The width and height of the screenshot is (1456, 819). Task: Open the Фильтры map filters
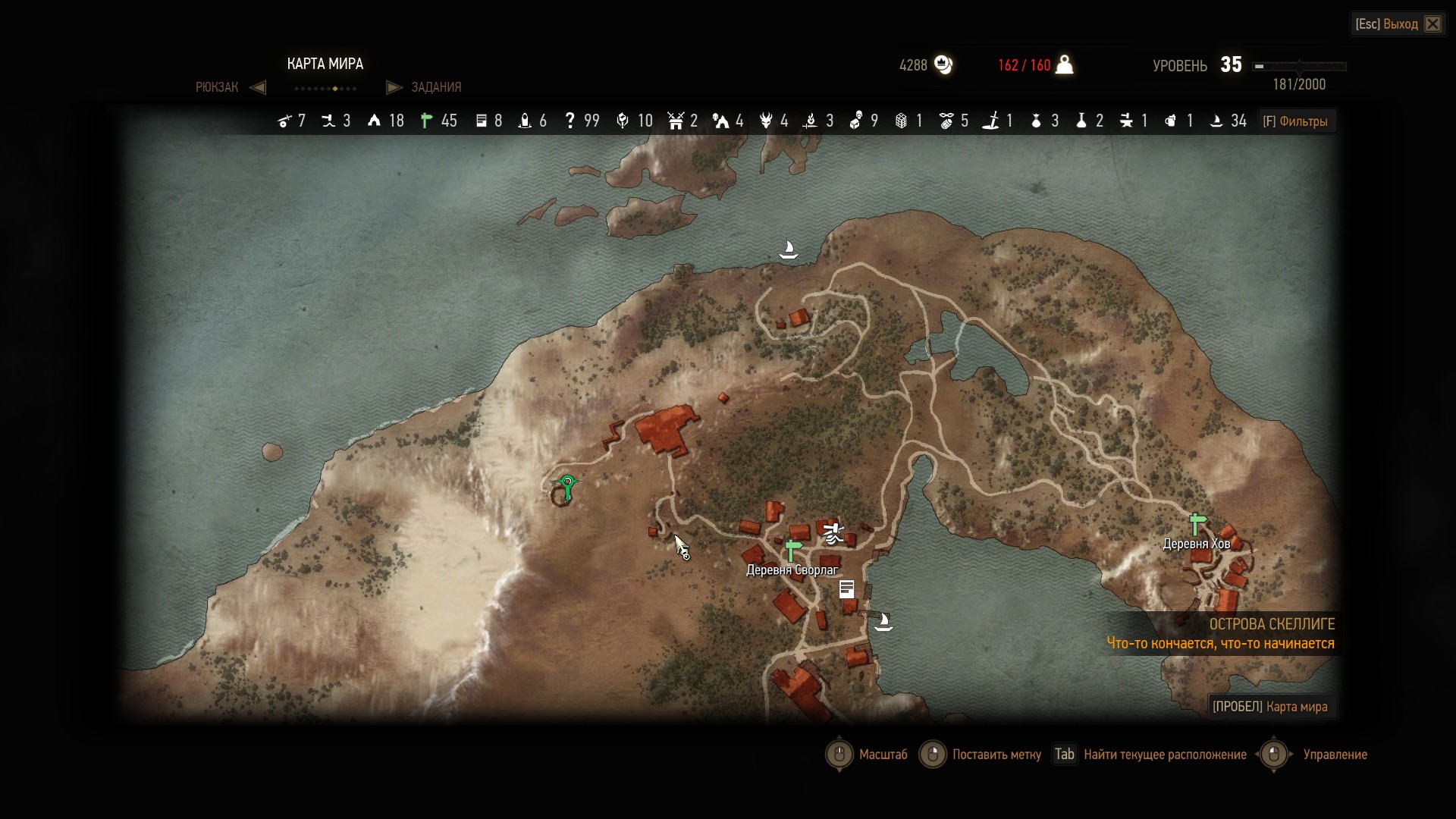pos(1295,121)
